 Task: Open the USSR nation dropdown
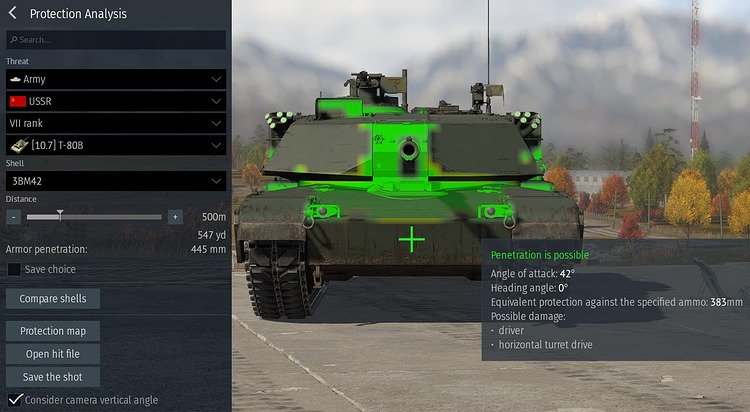(x=115, y=101)
